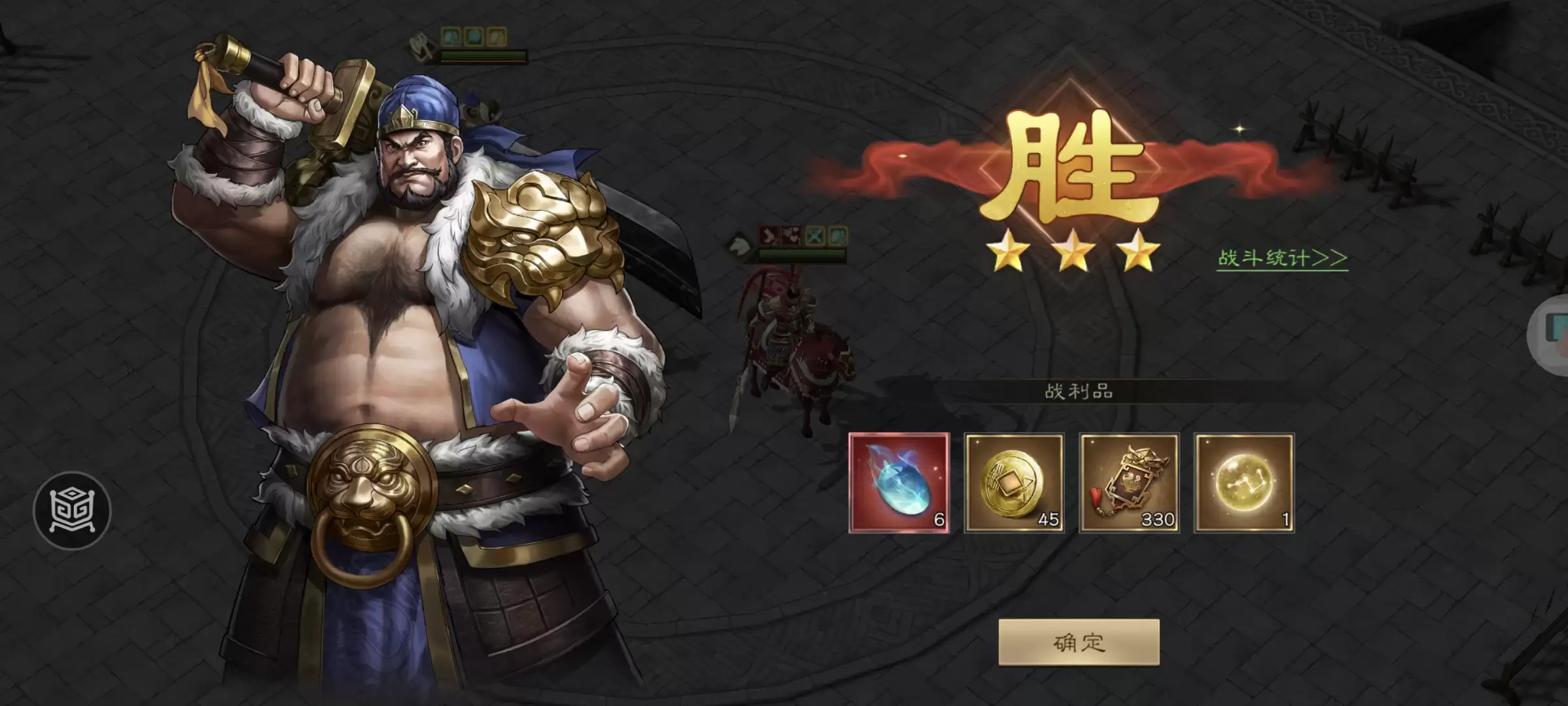Click the green health bar above the hero

[x=483, y=58]
